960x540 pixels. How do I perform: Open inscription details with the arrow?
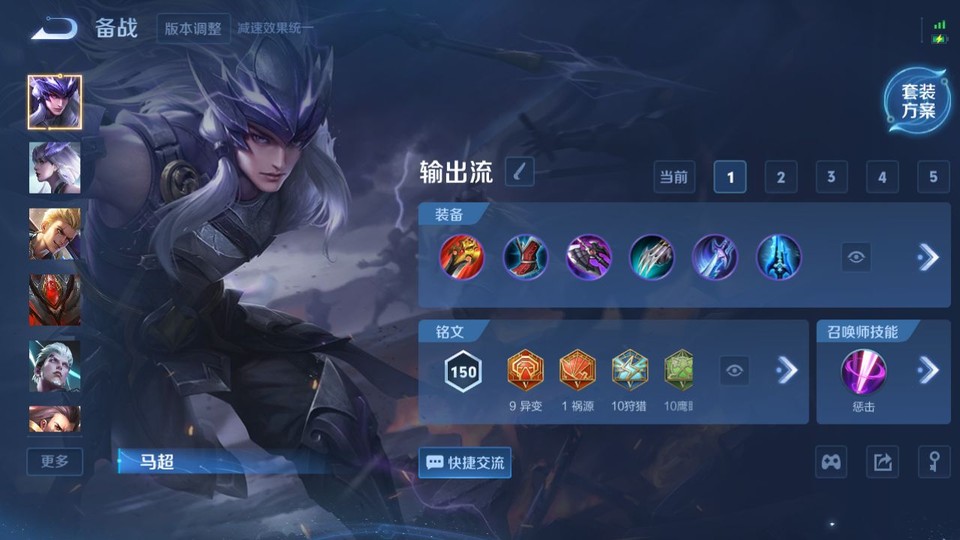pyautogui.click(x=787, y=371)
